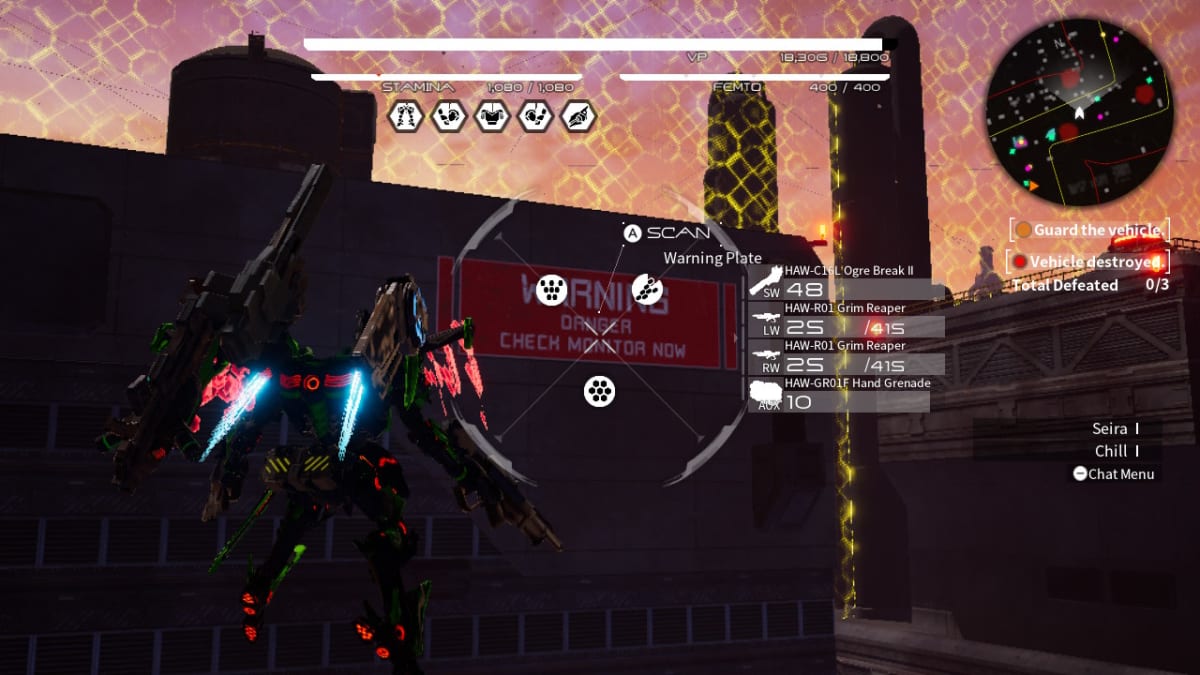Image resolution: width=1200 pixels, height=675 pixels.
Task: Select player Seira in the squad list
Action: (1111, 429)
